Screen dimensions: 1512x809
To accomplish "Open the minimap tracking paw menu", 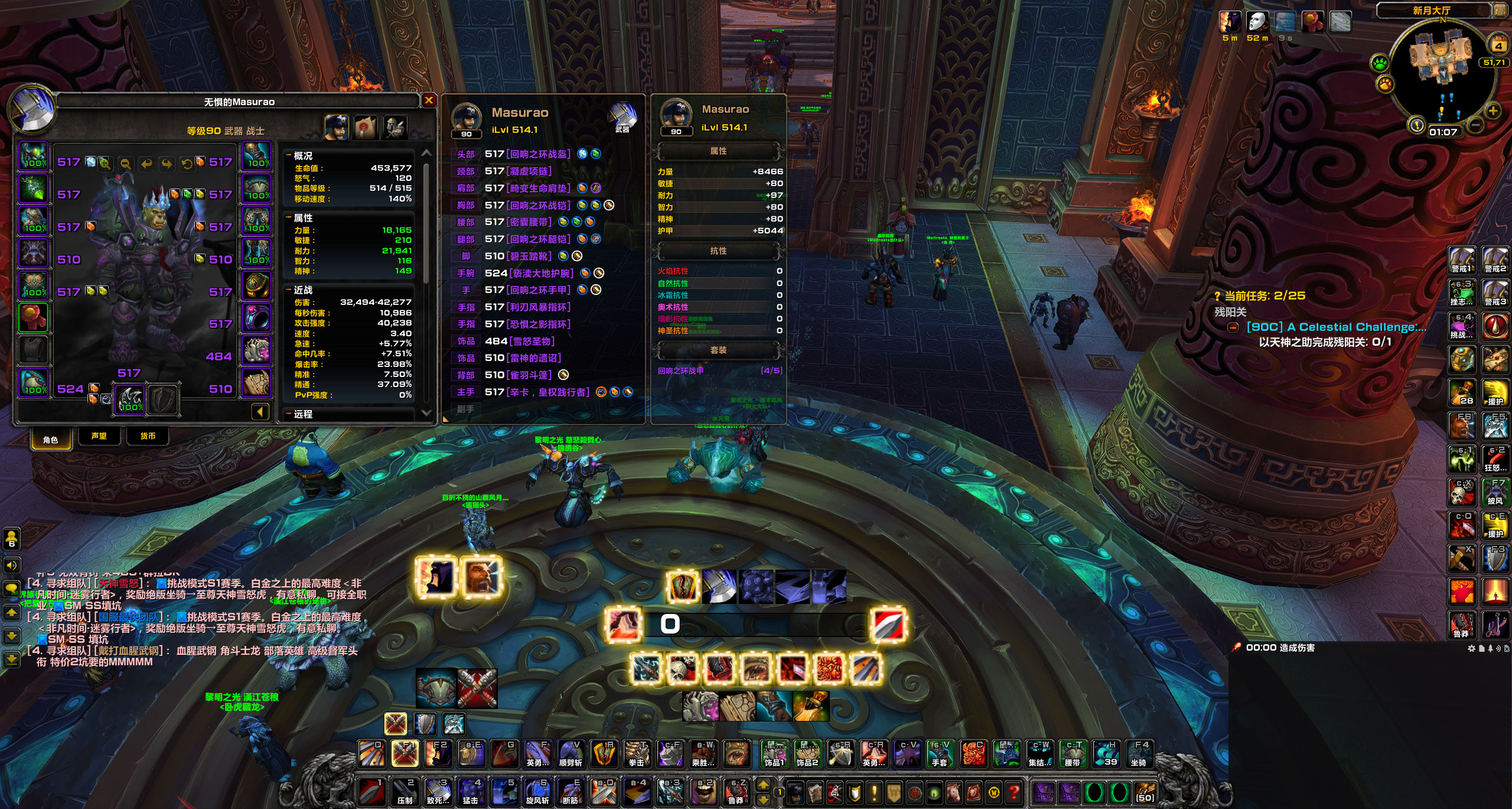I will tap(1380, 63).
